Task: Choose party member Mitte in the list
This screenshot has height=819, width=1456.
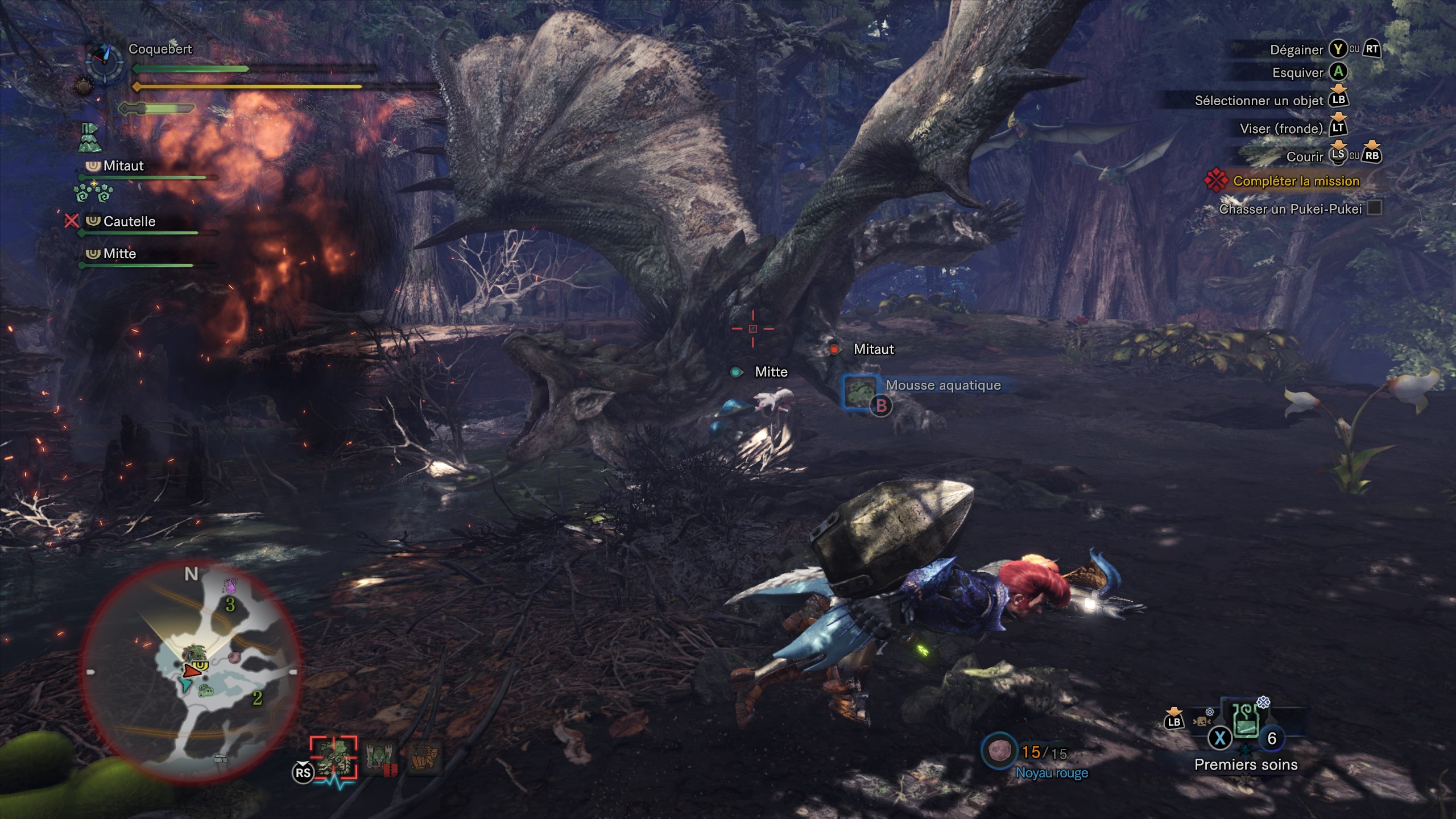Action: pyautogui.click(x=119, y=254)
